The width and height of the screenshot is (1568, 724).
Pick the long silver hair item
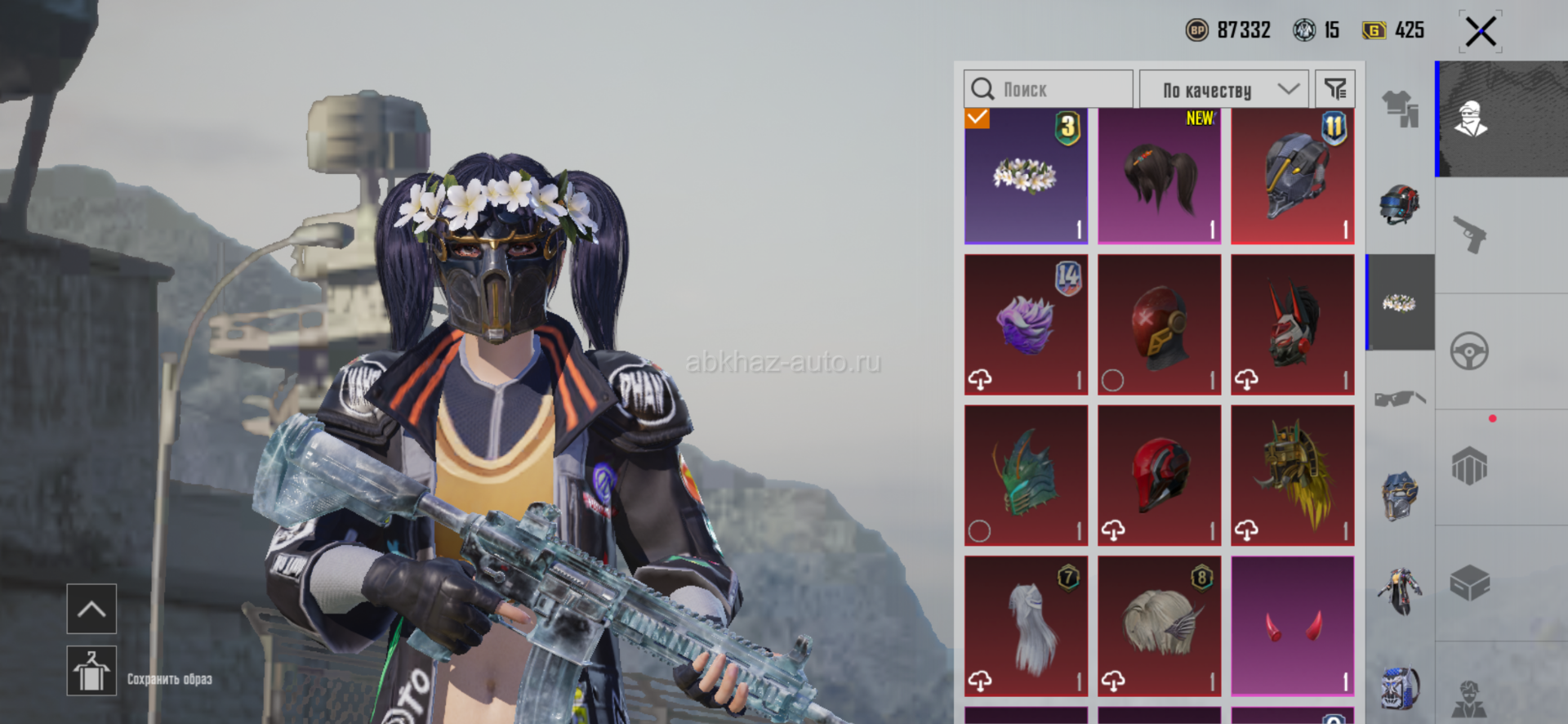coord(1026,626)
